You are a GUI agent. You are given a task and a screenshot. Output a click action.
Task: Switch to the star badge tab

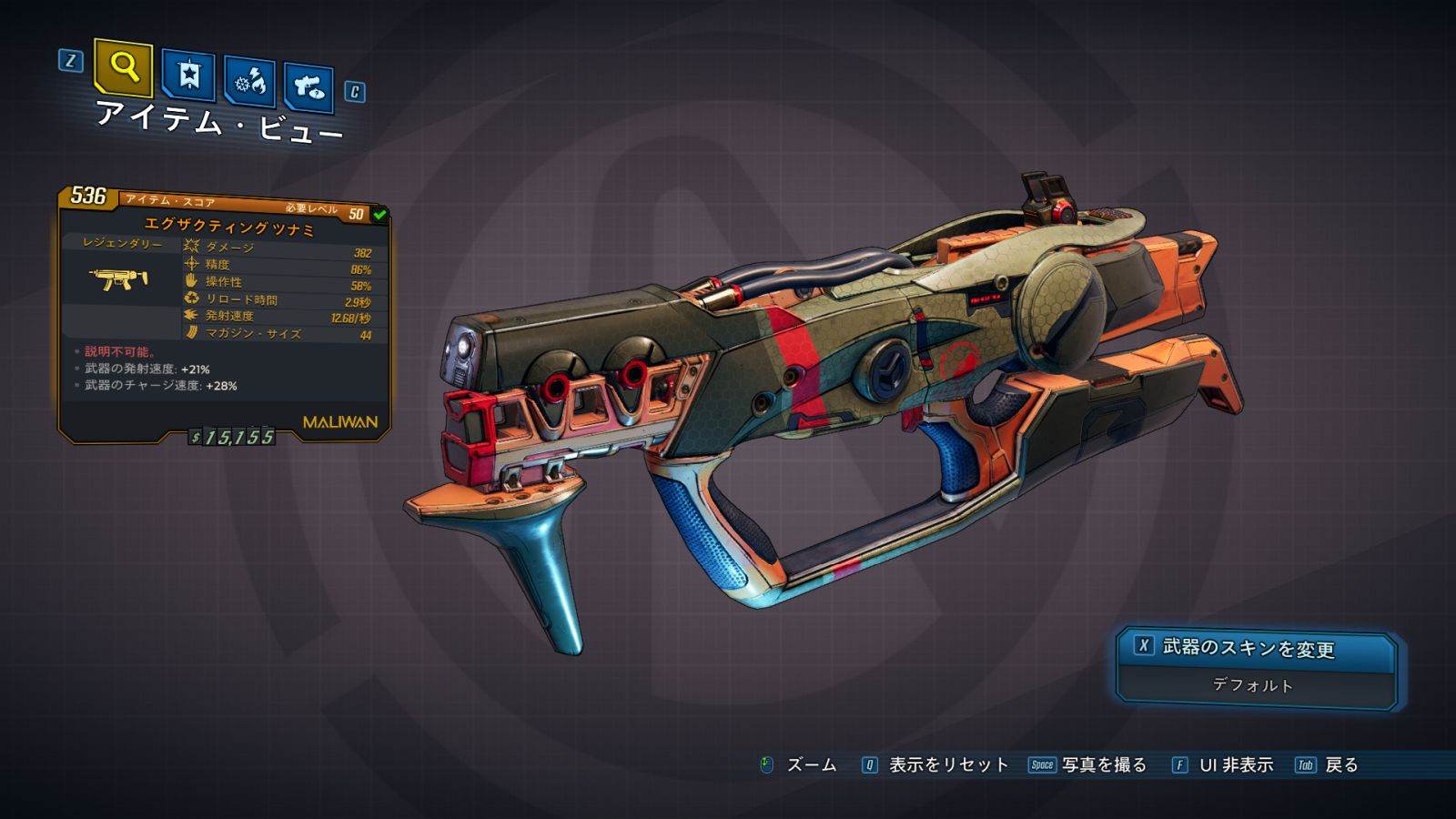(x=188, y=75)
